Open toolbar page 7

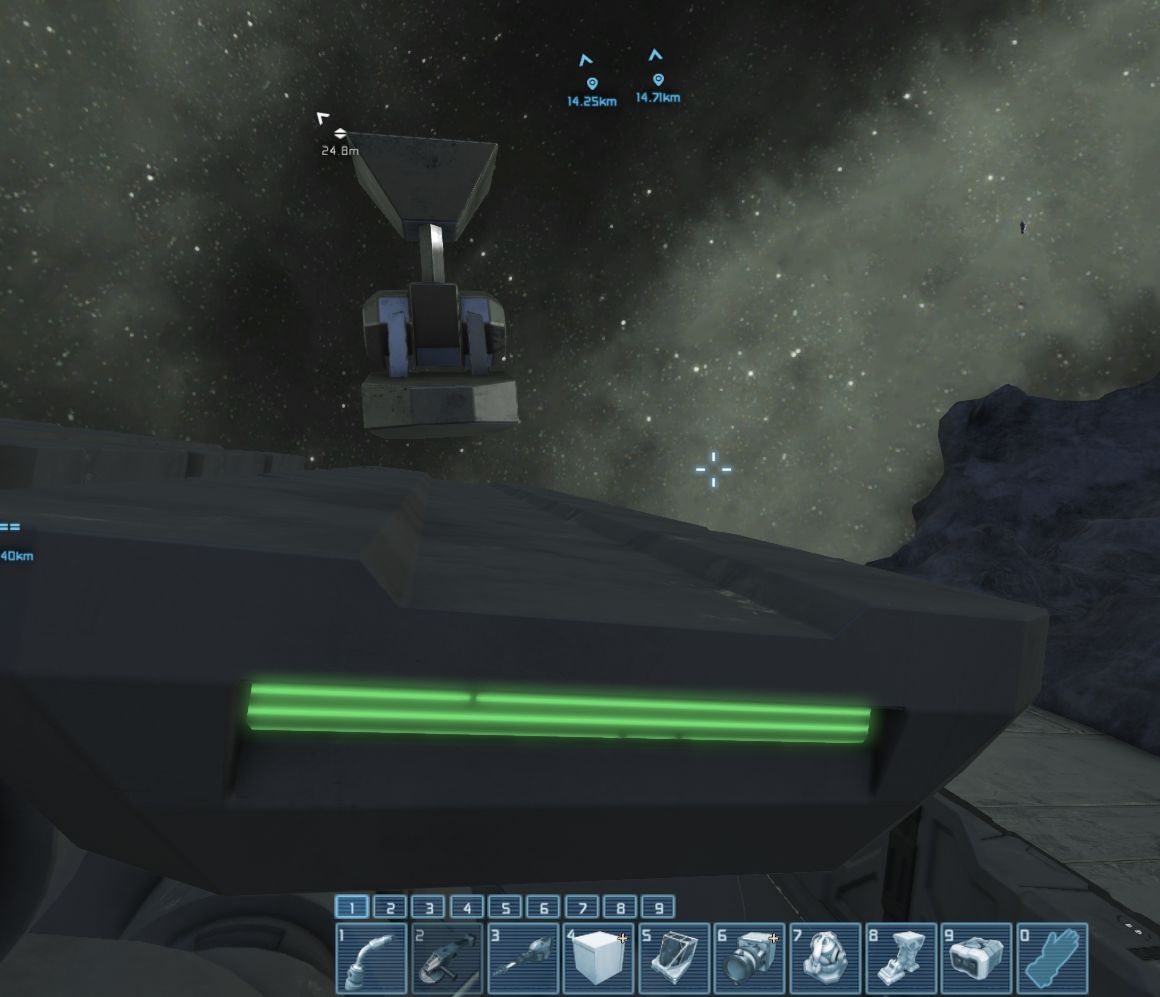pyautogui.click(x=582, y=908)
